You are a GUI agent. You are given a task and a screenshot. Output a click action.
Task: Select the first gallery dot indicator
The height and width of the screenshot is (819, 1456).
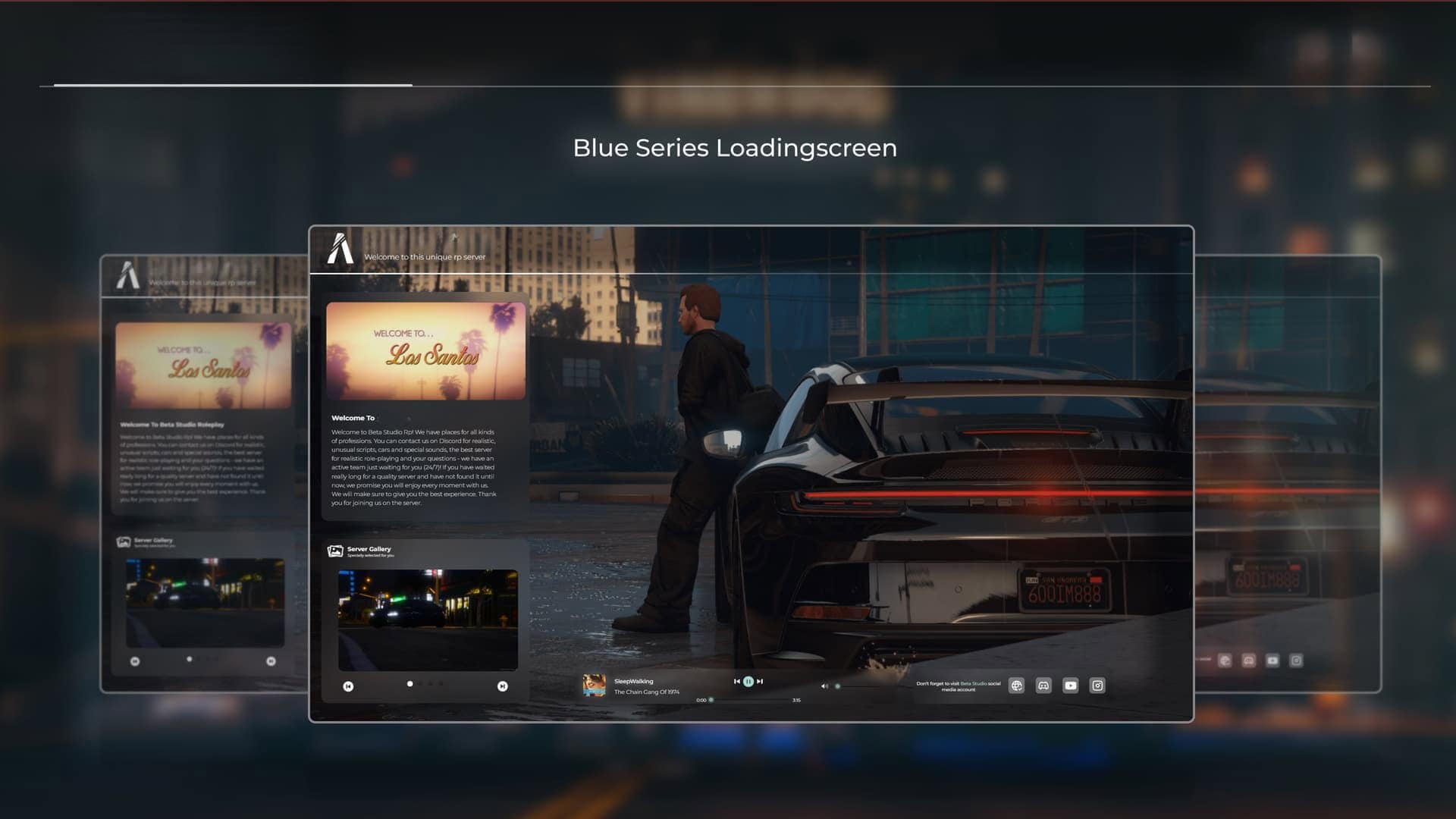409,684
